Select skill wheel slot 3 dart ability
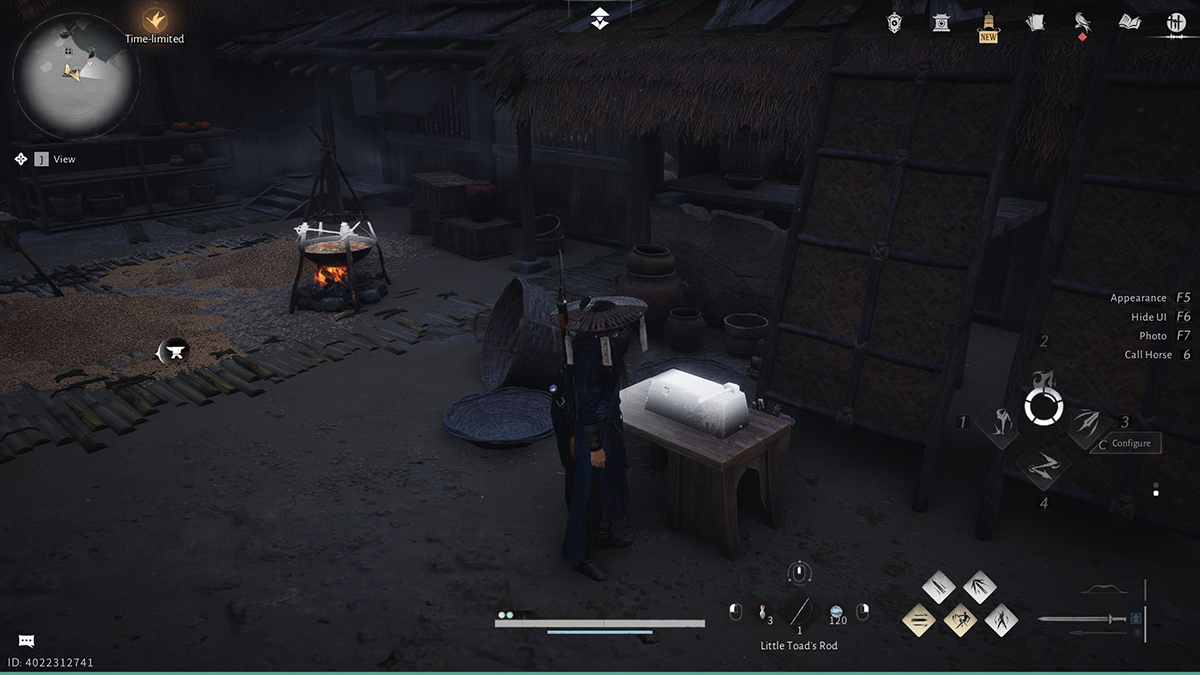1200x675 pixels. tap(1087, 425)
